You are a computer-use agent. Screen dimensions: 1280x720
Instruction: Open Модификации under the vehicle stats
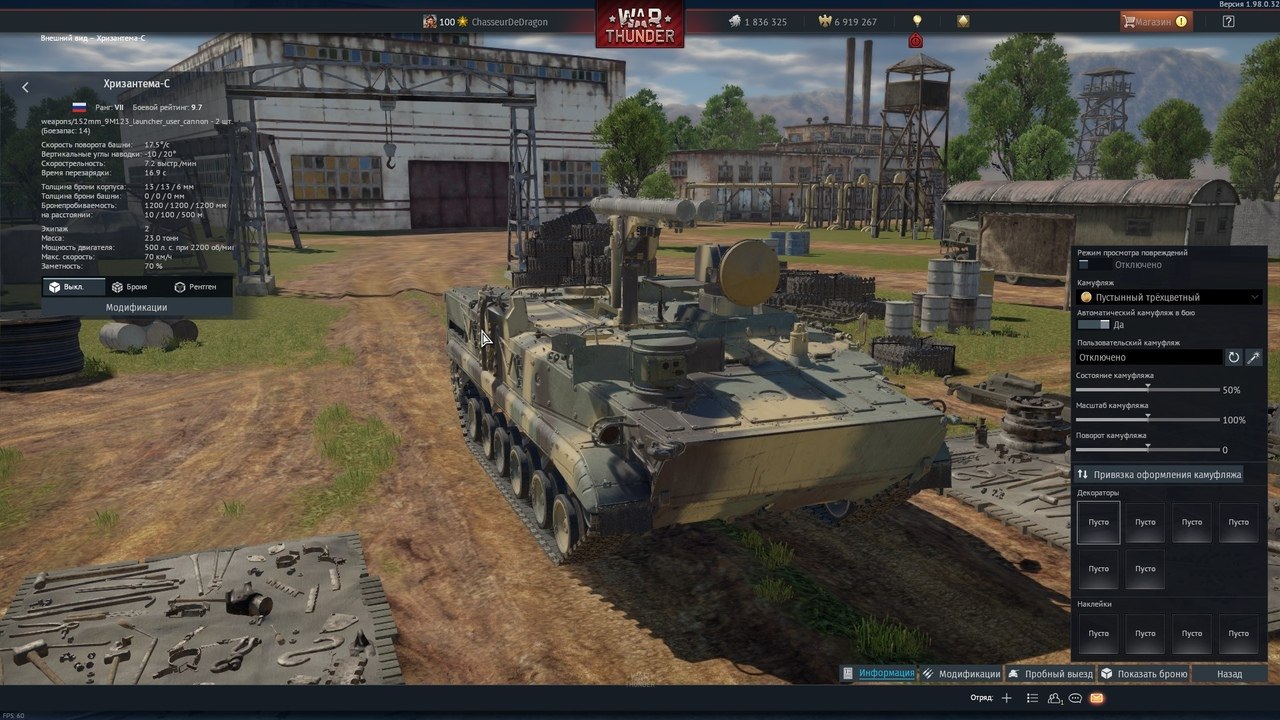click(136, 308)
